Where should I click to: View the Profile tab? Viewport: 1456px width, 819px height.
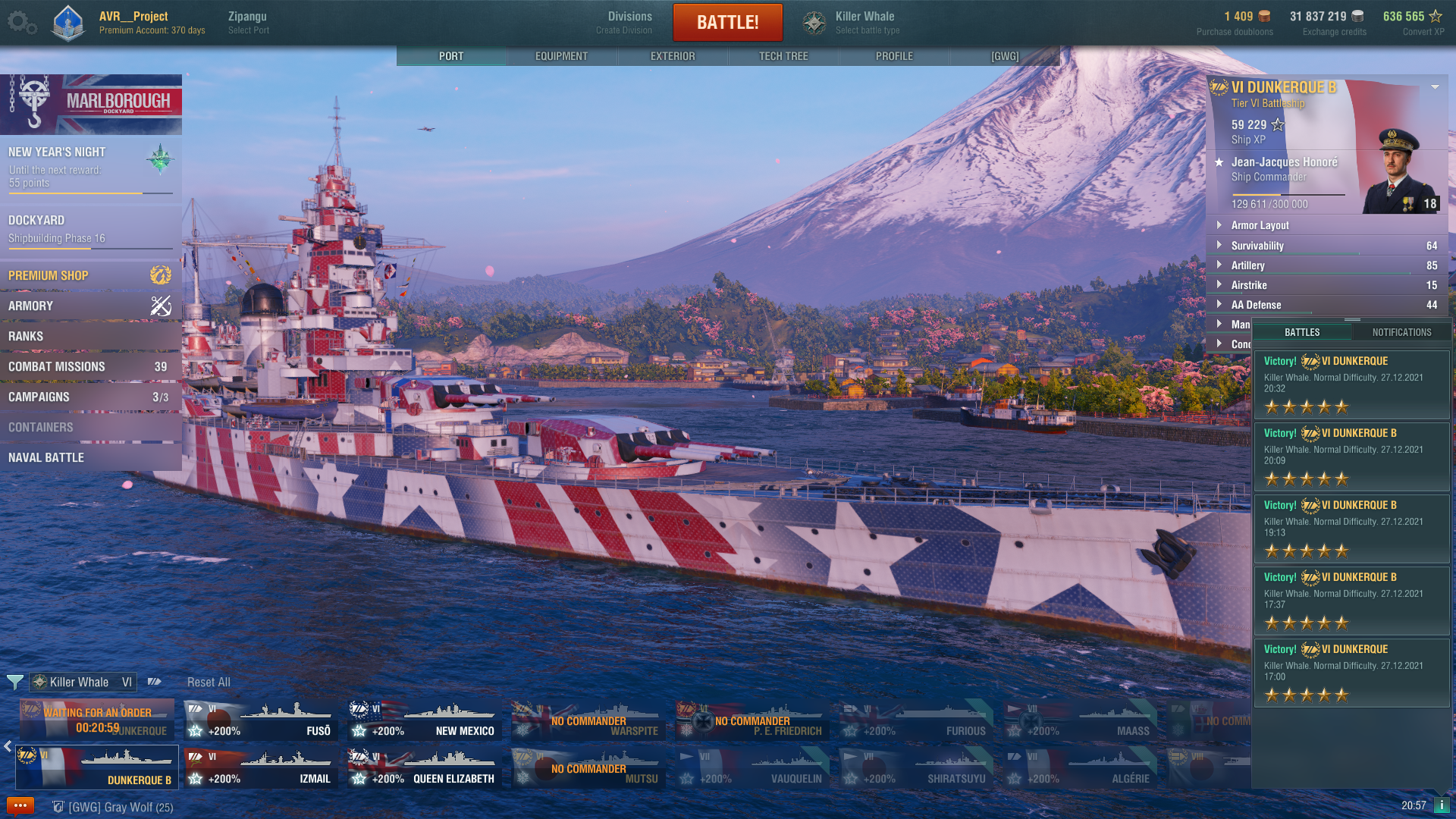894,56
